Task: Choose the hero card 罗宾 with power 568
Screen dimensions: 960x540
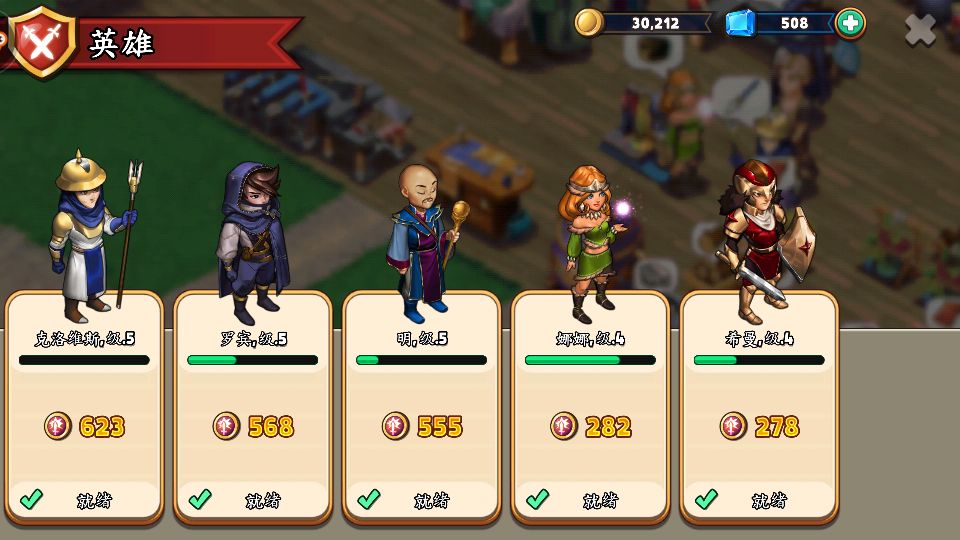Action: (x=253, y=410)
